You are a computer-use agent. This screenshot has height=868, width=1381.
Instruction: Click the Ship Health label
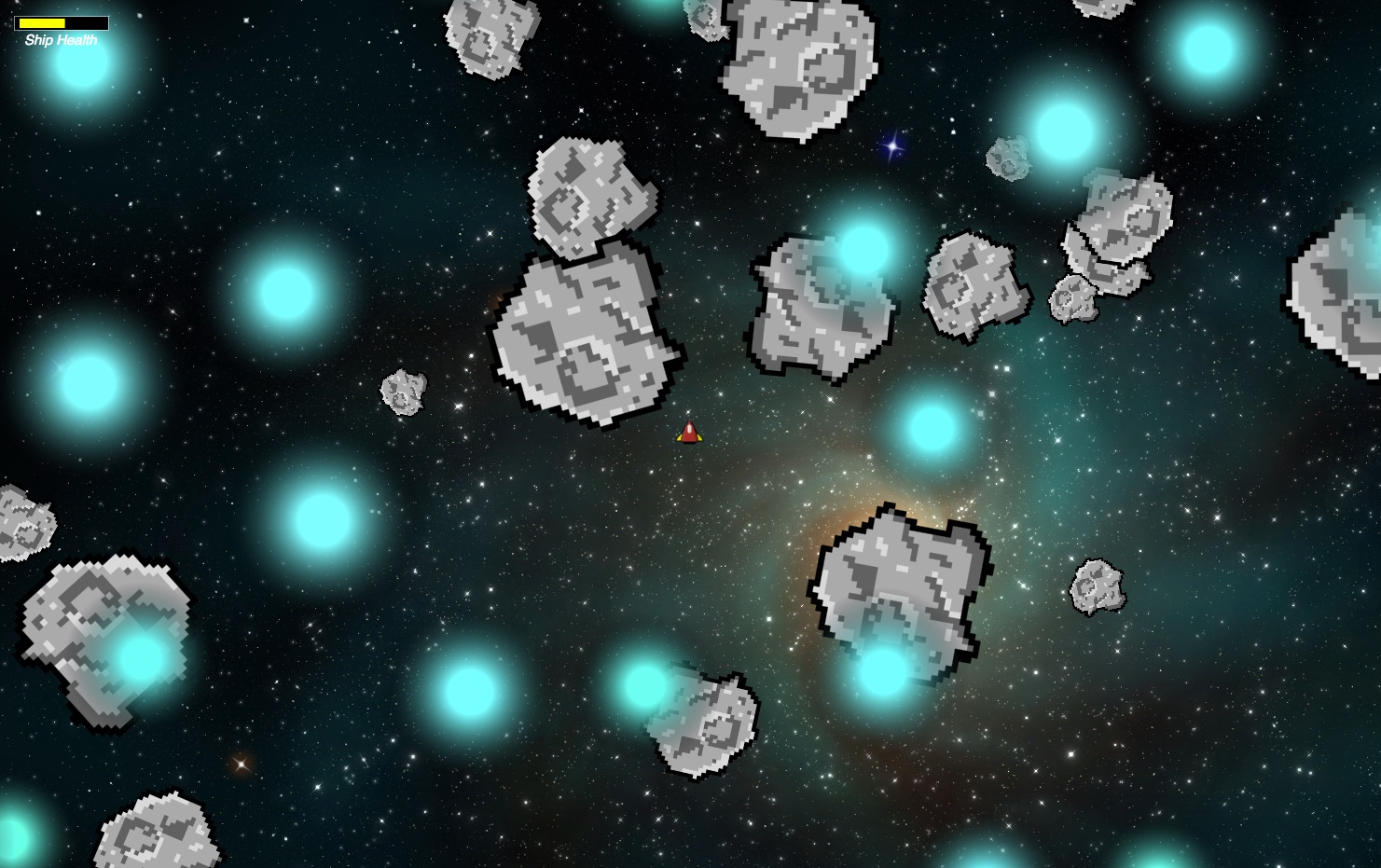[x=61, y=40]
